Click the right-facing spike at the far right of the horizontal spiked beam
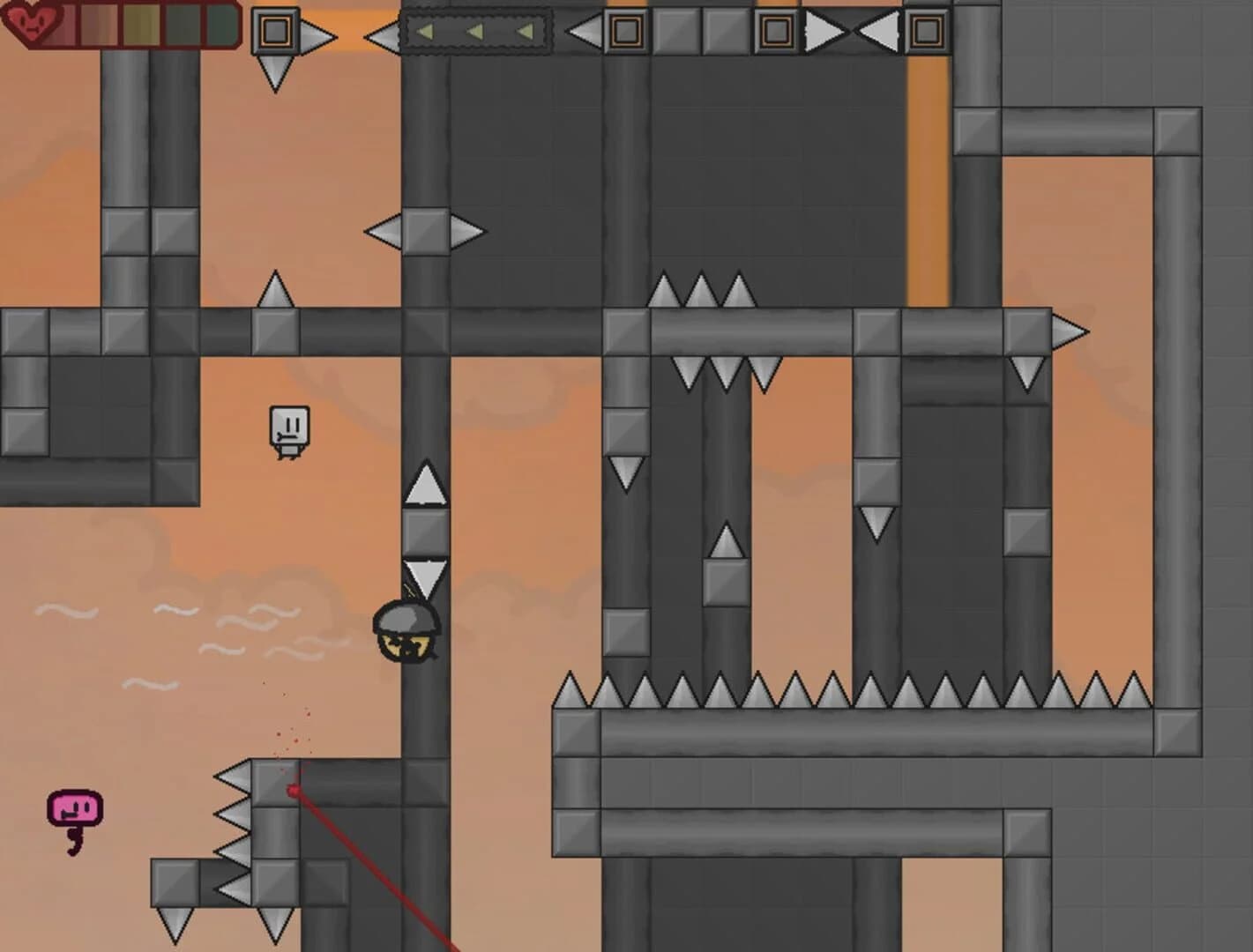1253x952 pixels. (1067, 330)
